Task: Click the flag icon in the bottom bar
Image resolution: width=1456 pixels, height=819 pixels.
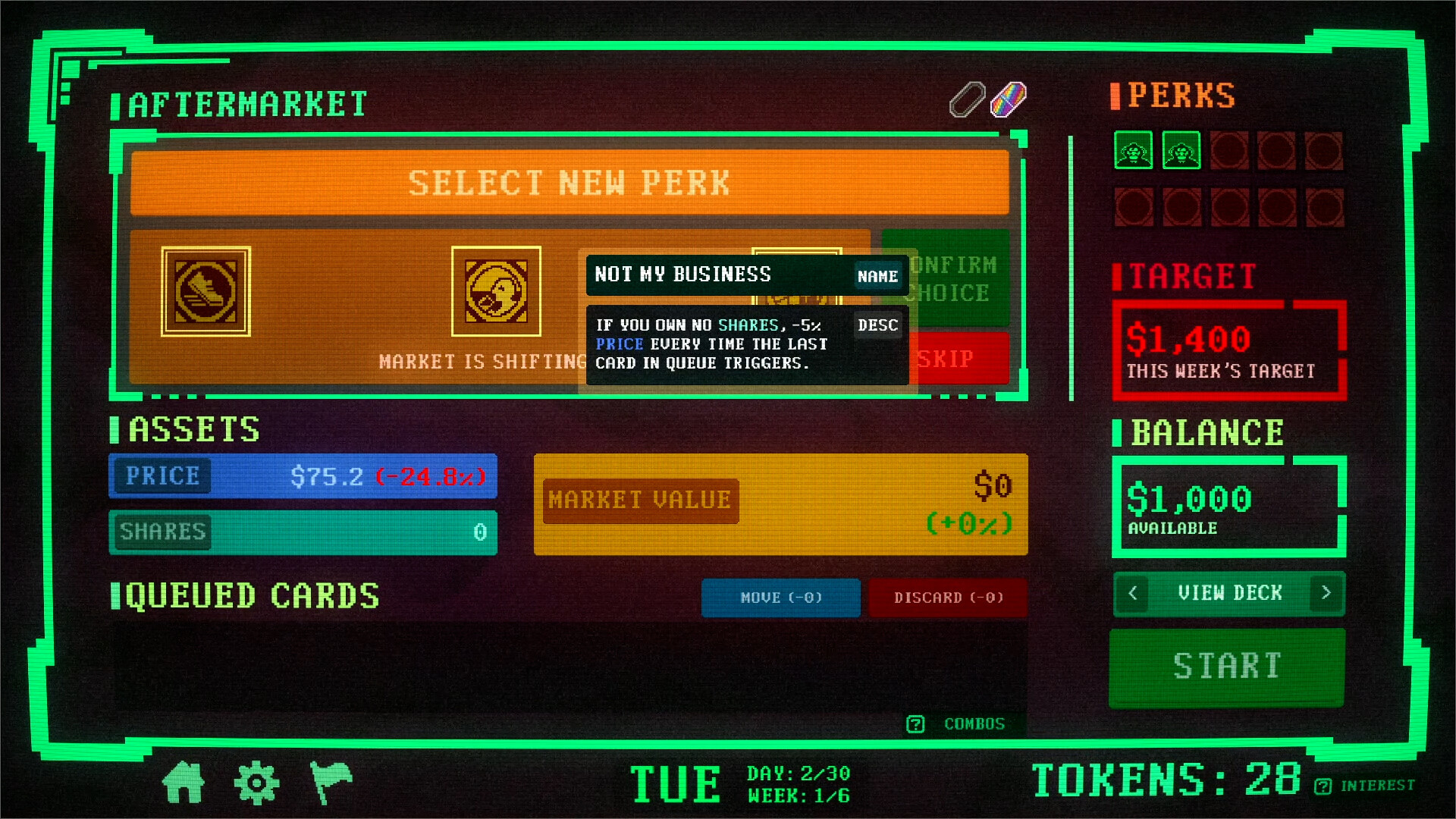Action: pos(331,782)
